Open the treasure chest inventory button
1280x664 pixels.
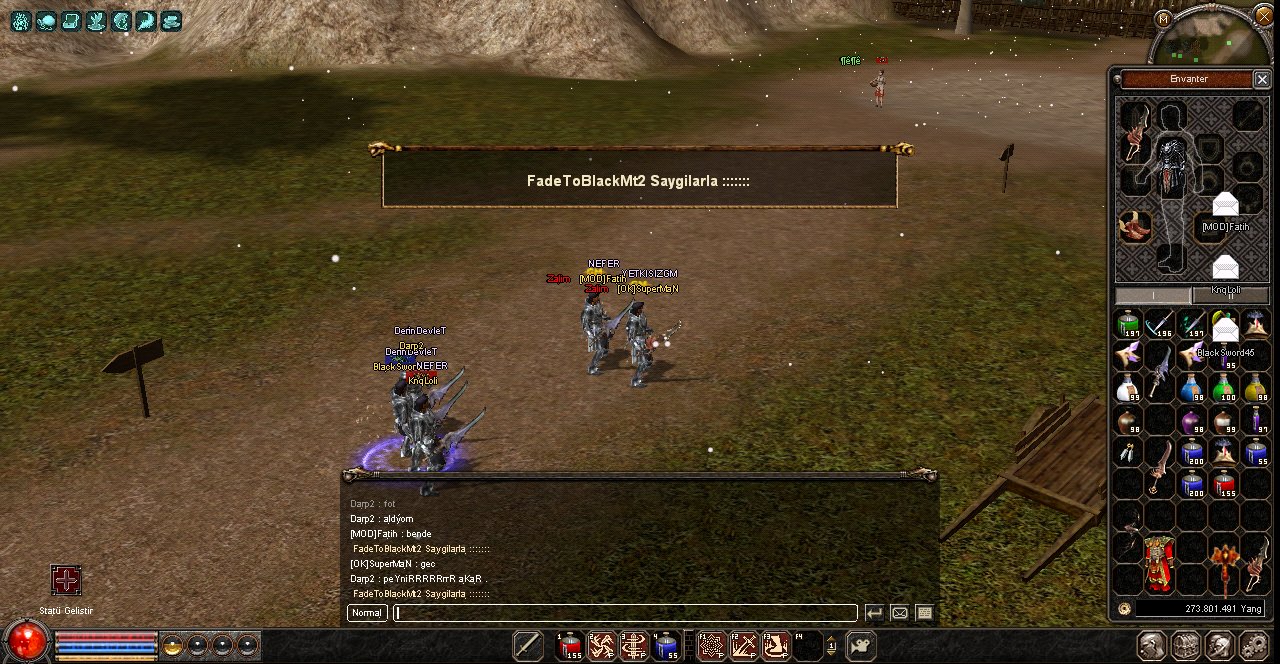point(1185,646)
